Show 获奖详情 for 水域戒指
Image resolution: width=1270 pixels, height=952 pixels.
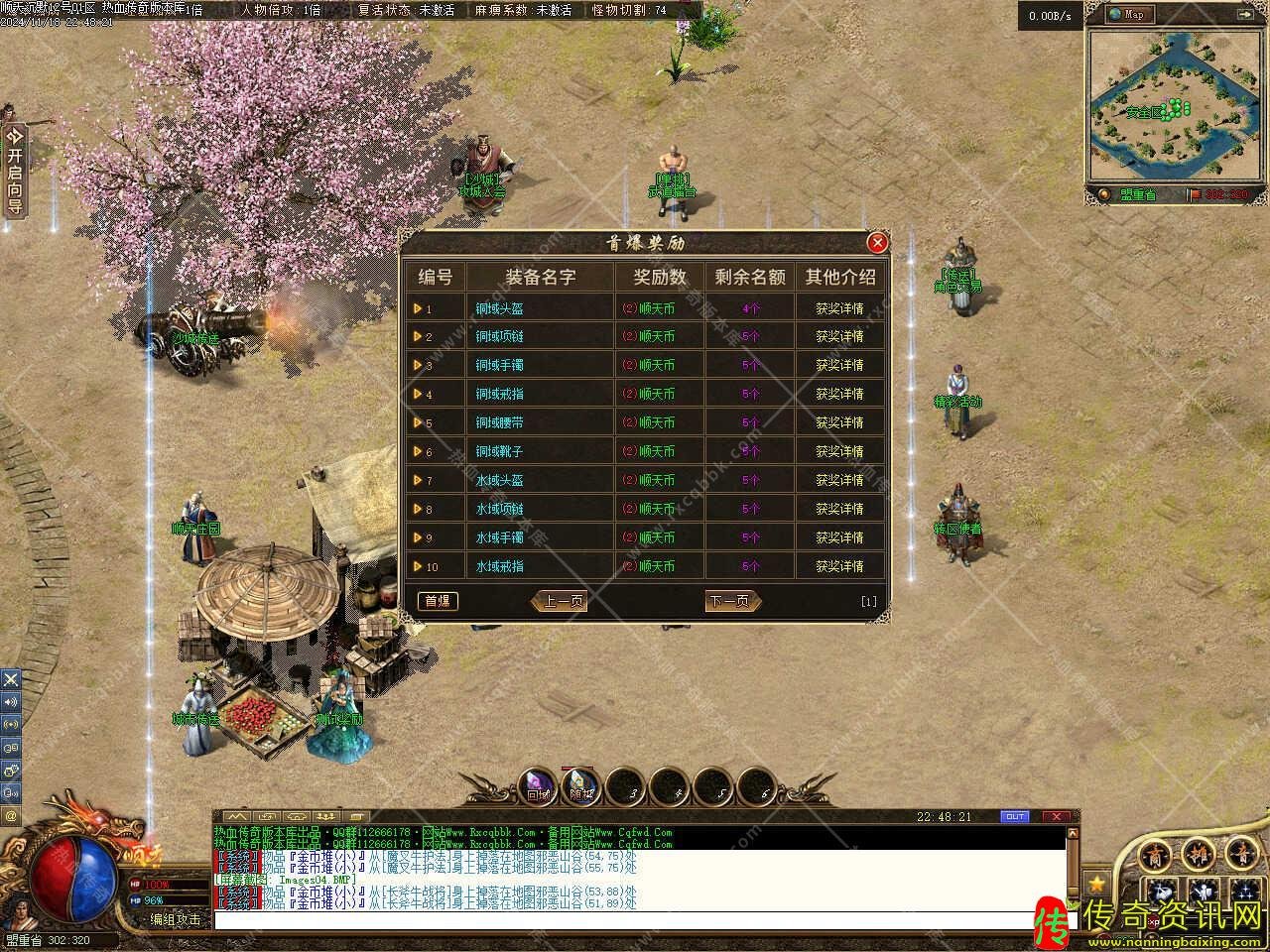839,566
